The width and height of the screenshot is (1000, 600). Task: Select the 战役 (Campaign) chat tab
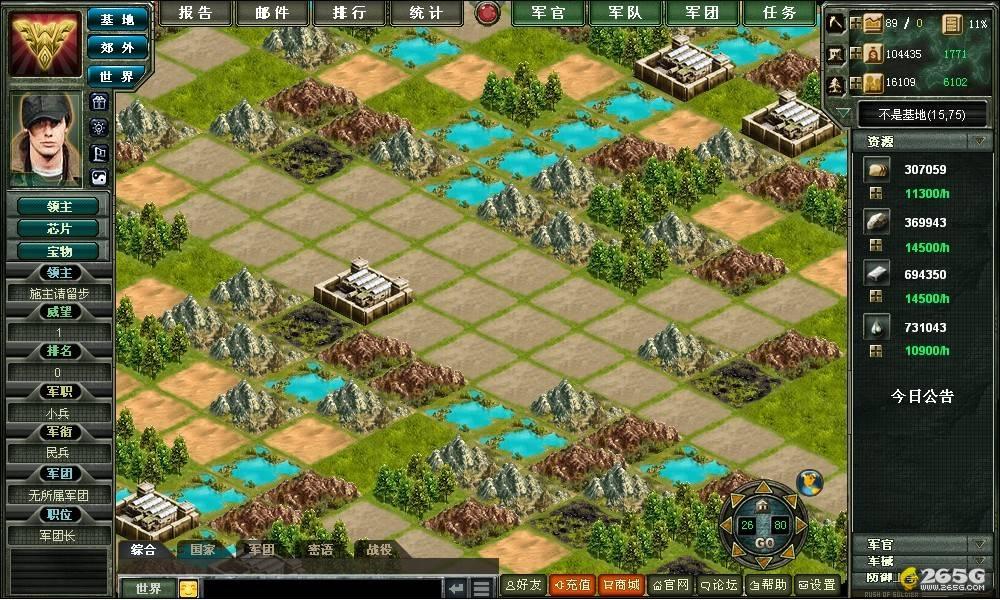379,549
